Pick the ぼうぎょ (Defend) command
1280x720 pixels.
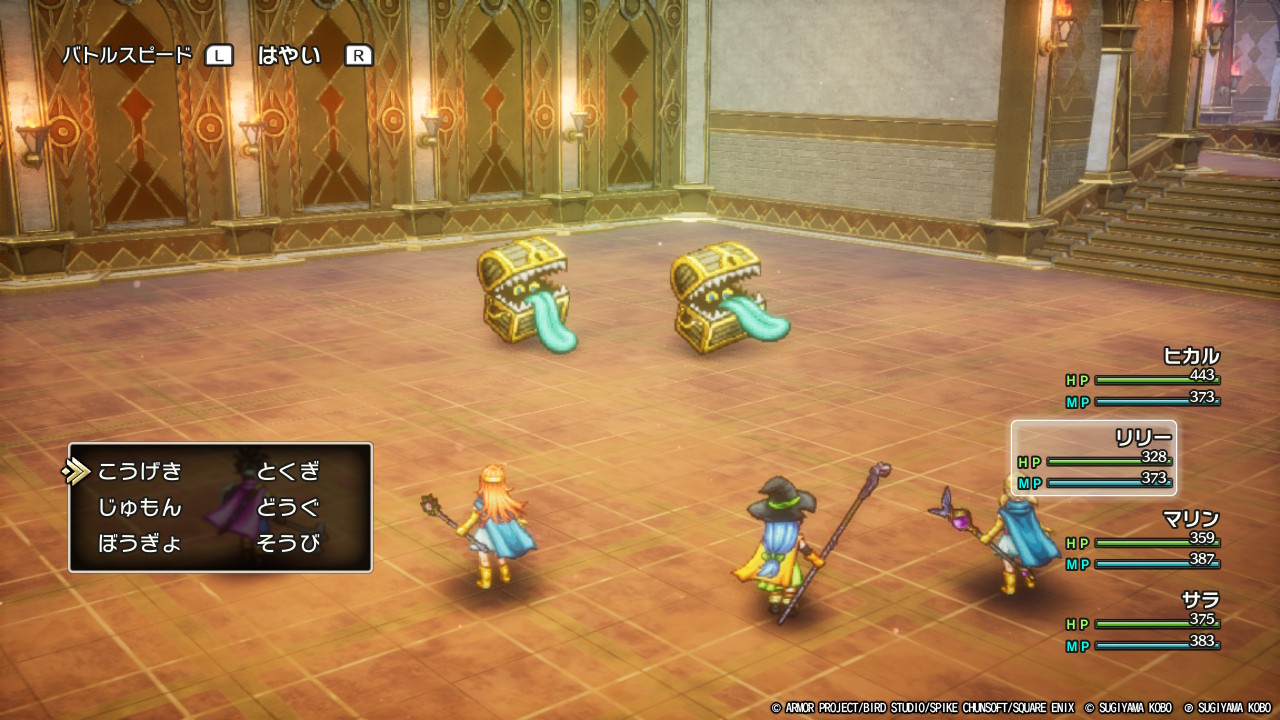140,544
